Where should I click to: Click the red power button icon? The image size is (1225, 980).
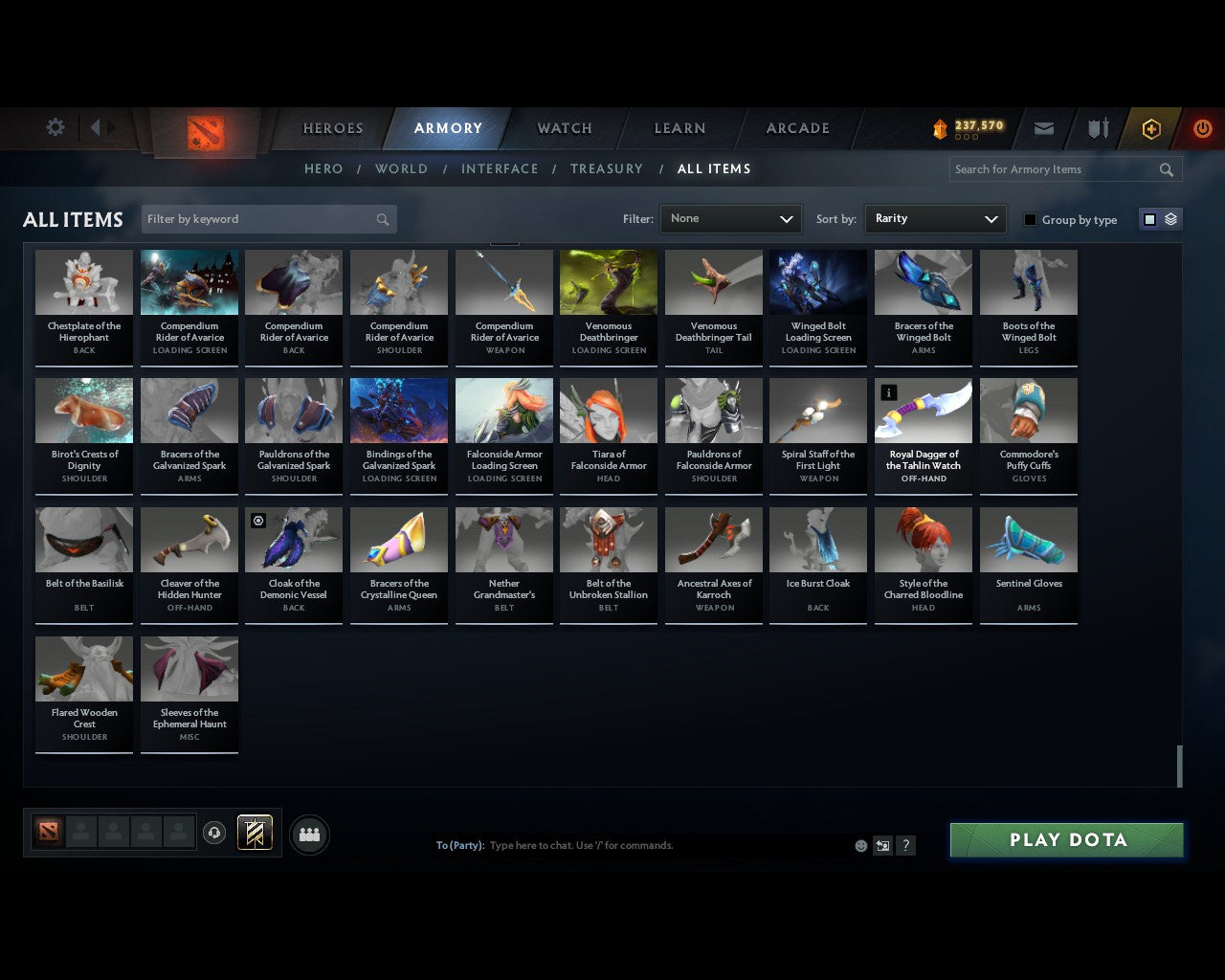[1202, 127]
